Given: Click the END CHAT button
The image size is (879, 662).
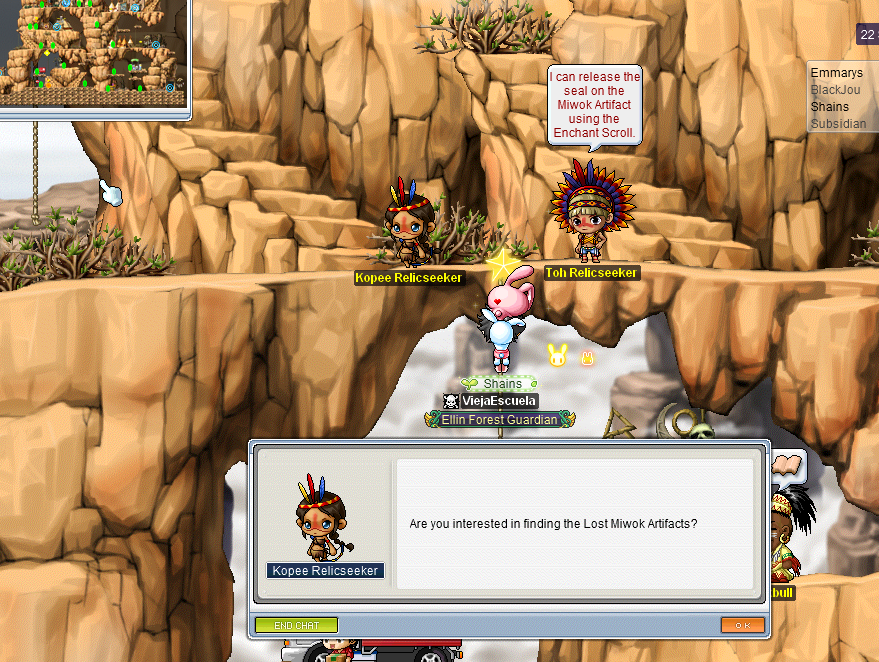Looking at the screenshot, I should tap(296, 625).
